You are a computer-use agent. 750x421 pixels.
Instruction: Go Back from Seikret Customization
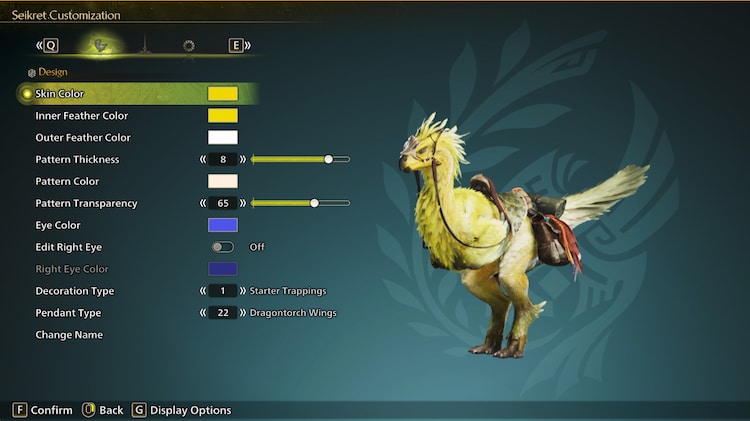tap(103, 410)
